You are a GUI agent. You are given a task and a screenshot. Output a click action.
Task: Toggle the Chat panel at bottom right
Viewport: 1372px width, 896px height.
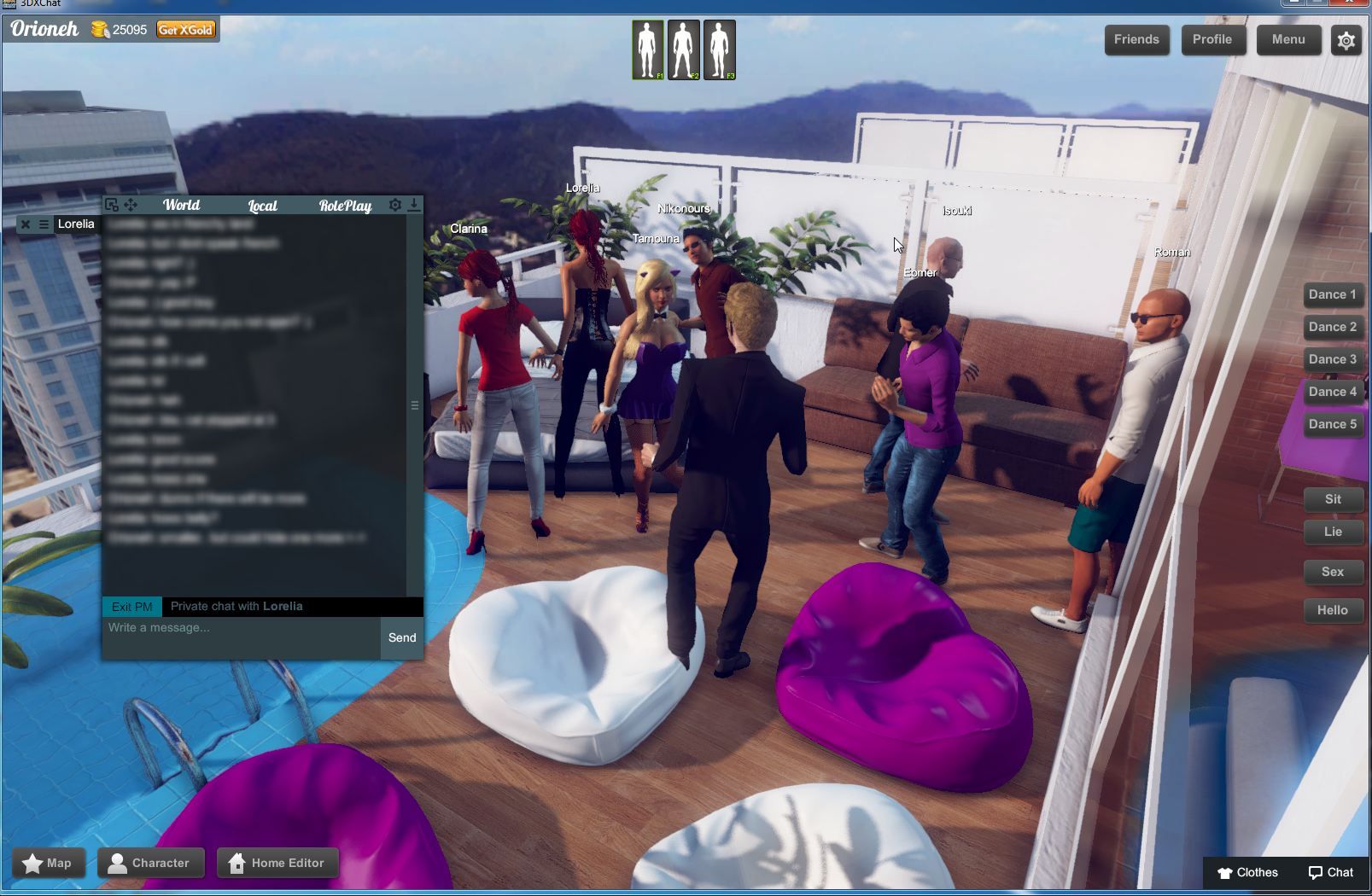tap(1332, 873)
